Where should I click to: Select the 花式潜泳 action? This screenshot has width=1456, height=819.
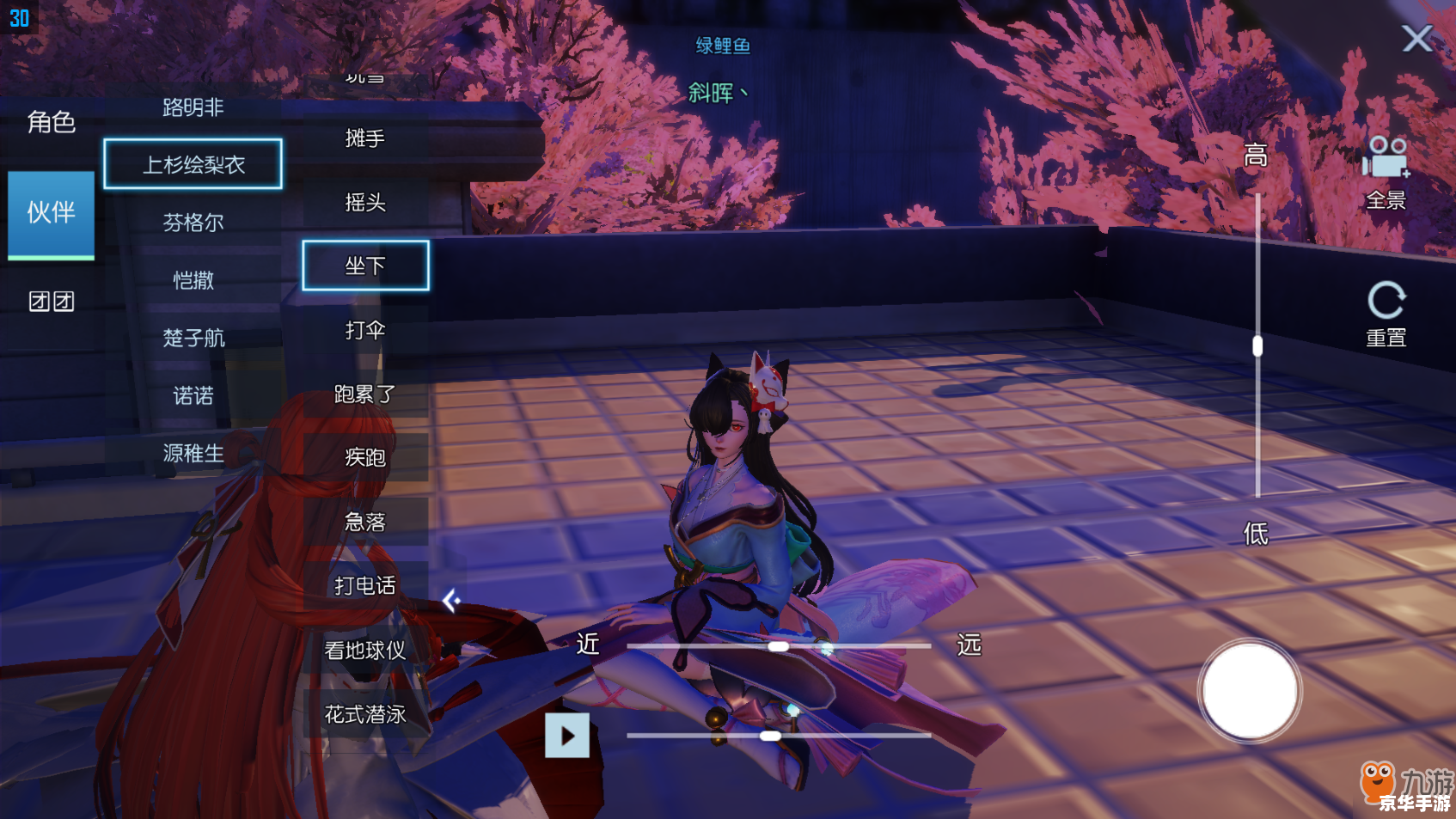coord(365,714)
